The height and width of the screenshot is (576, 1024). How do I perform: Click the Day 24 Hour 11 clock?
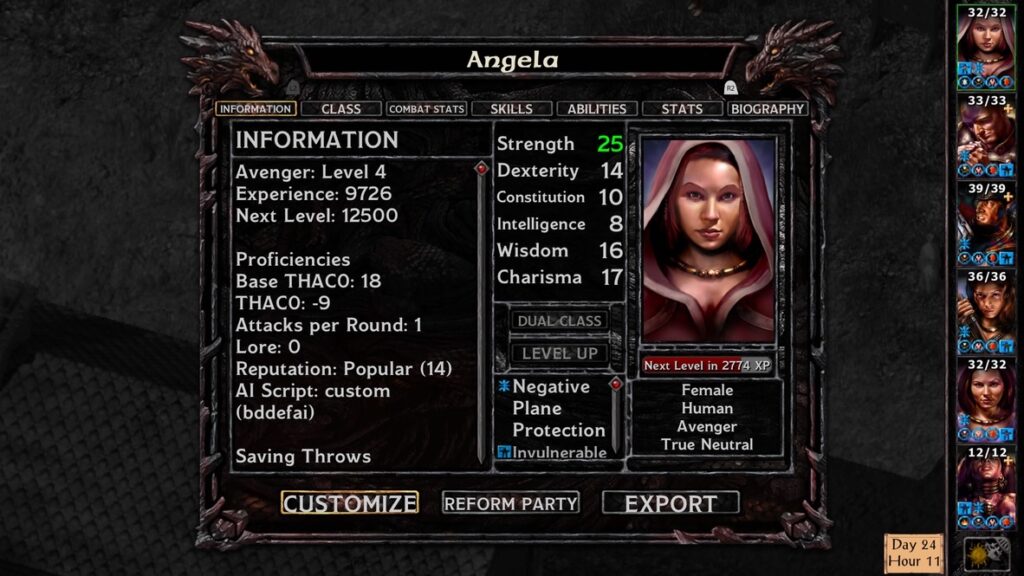tap(913, 553)
